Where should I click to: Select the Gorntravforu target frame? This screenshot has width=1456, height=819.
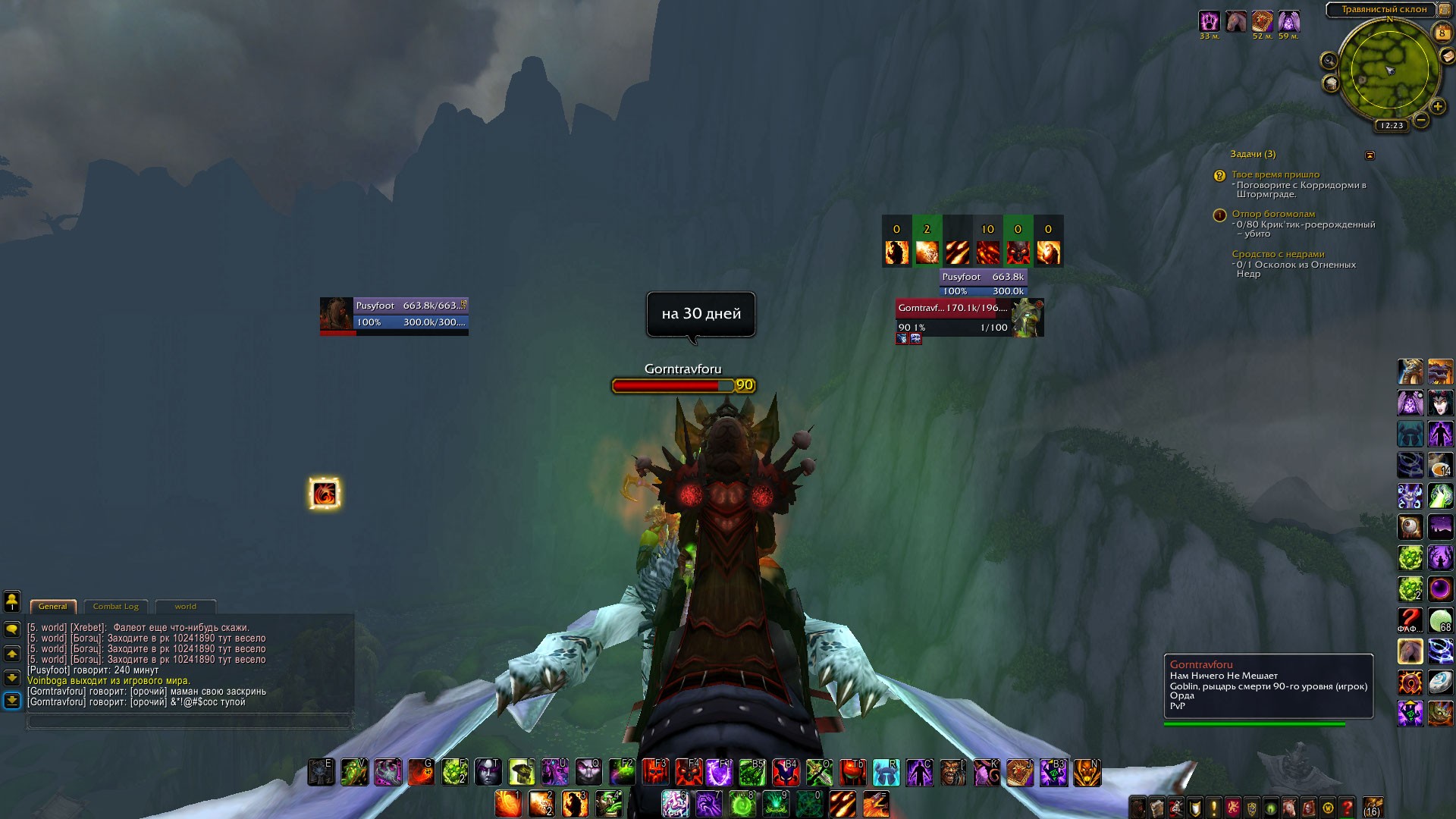[969, 317]
